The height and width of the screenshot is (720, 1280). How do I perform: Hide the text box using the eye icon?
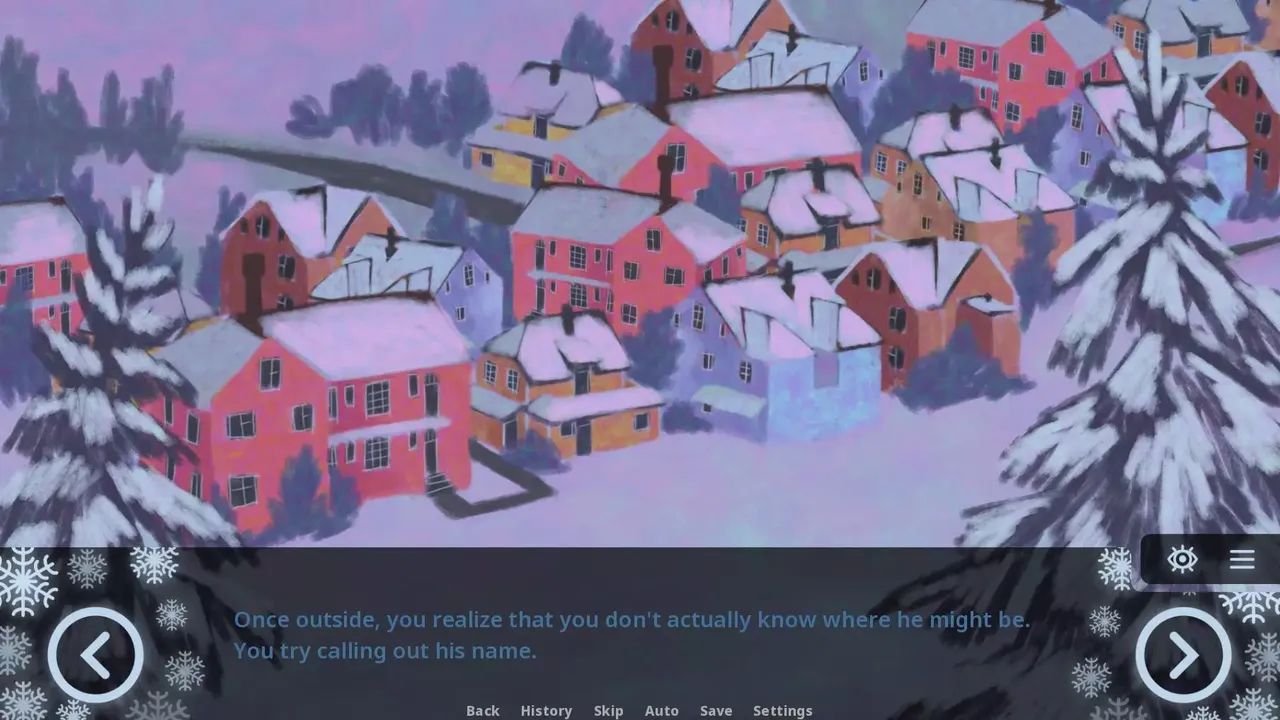1182,559
